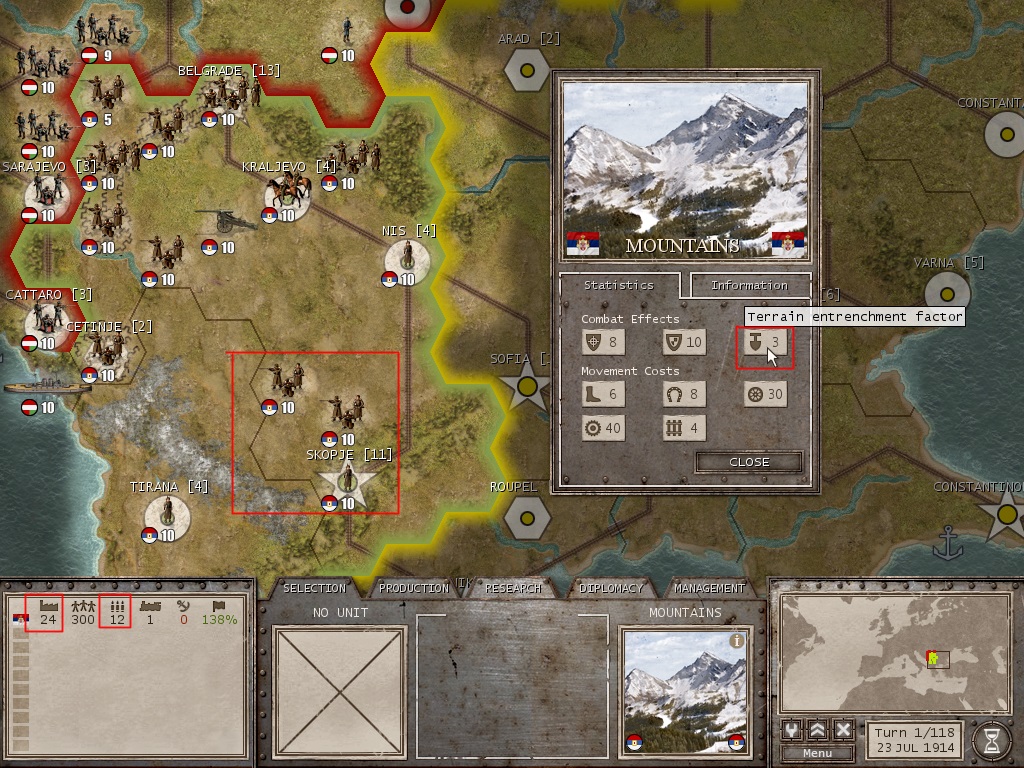End the turn with the hourglass button

pyautogui.click(x=991, y=738)
